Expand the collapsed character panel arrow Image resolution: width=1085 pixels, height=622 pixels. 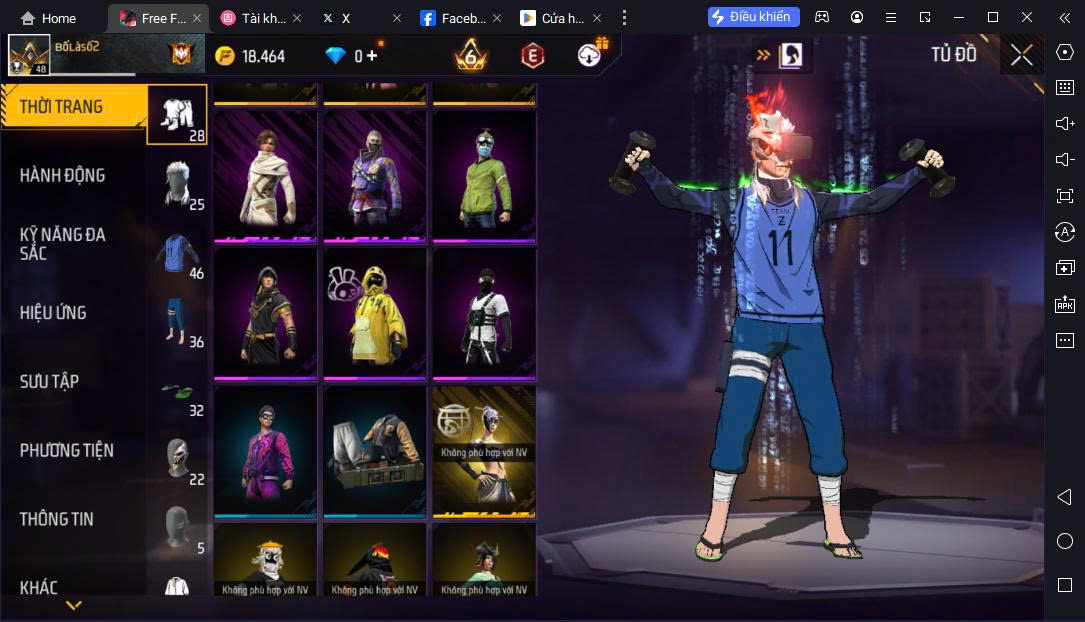click(x=763, y=55)
